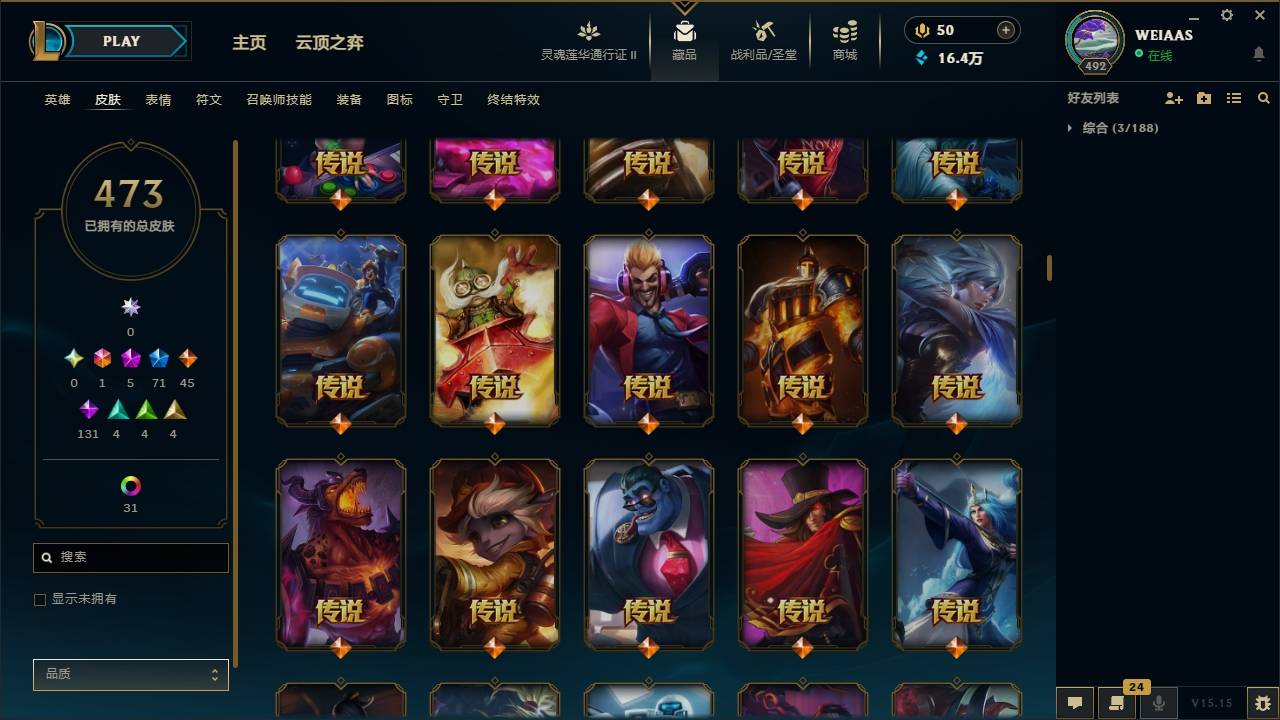This screenshot has width=1280, height=720.
Task: Enable the 显示未拥有 checkbox
Action: 40,598
